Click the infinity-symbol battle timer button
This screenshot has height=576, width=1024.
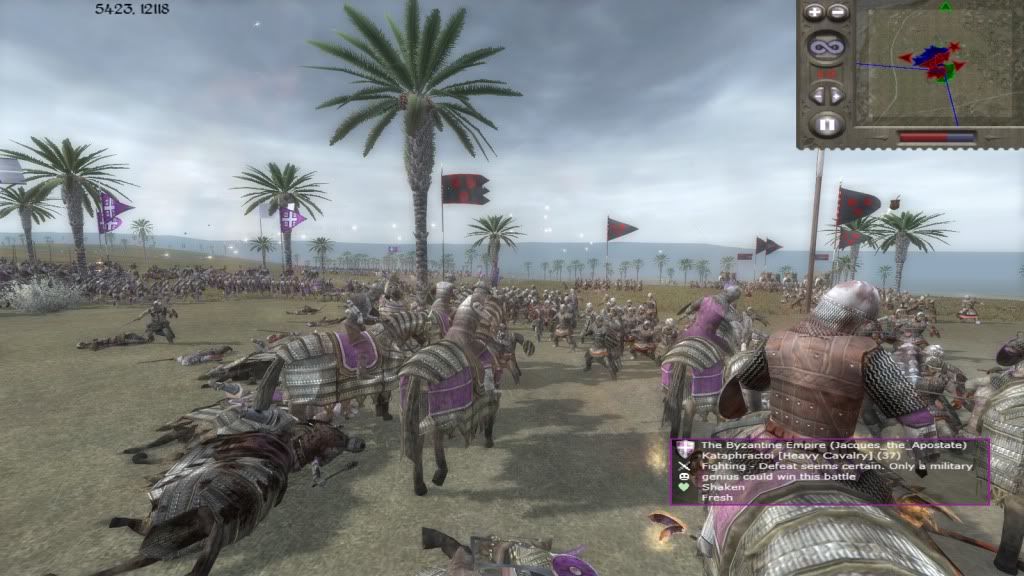[827, 46]
